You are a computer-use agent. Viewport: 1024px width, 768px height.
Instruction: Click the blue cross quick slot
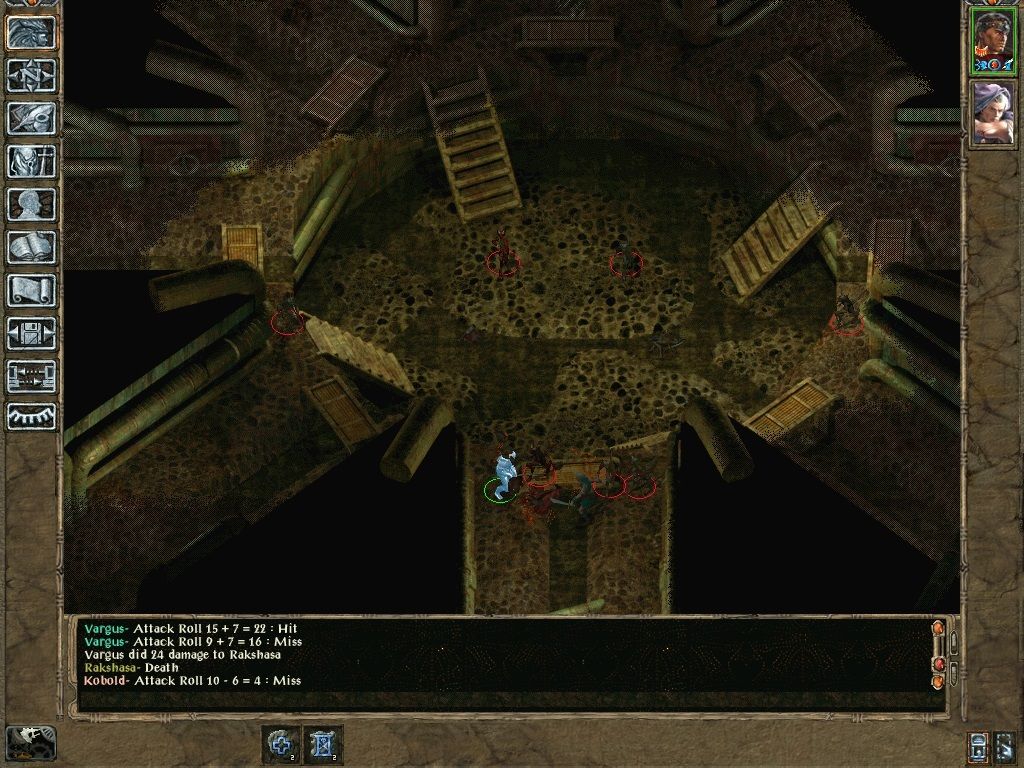point(280,745)
